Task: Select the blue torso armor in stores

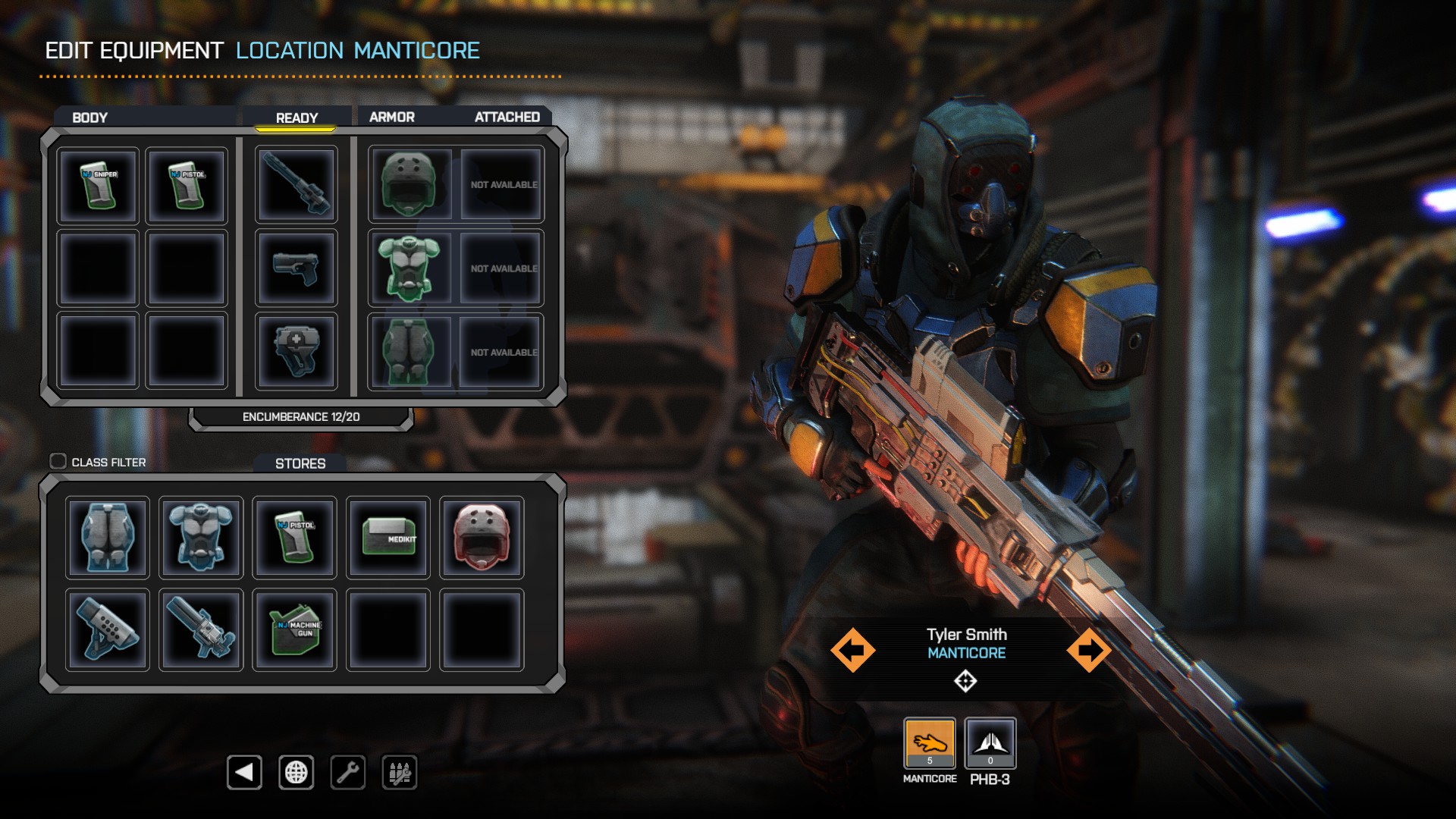Action: 201,538
